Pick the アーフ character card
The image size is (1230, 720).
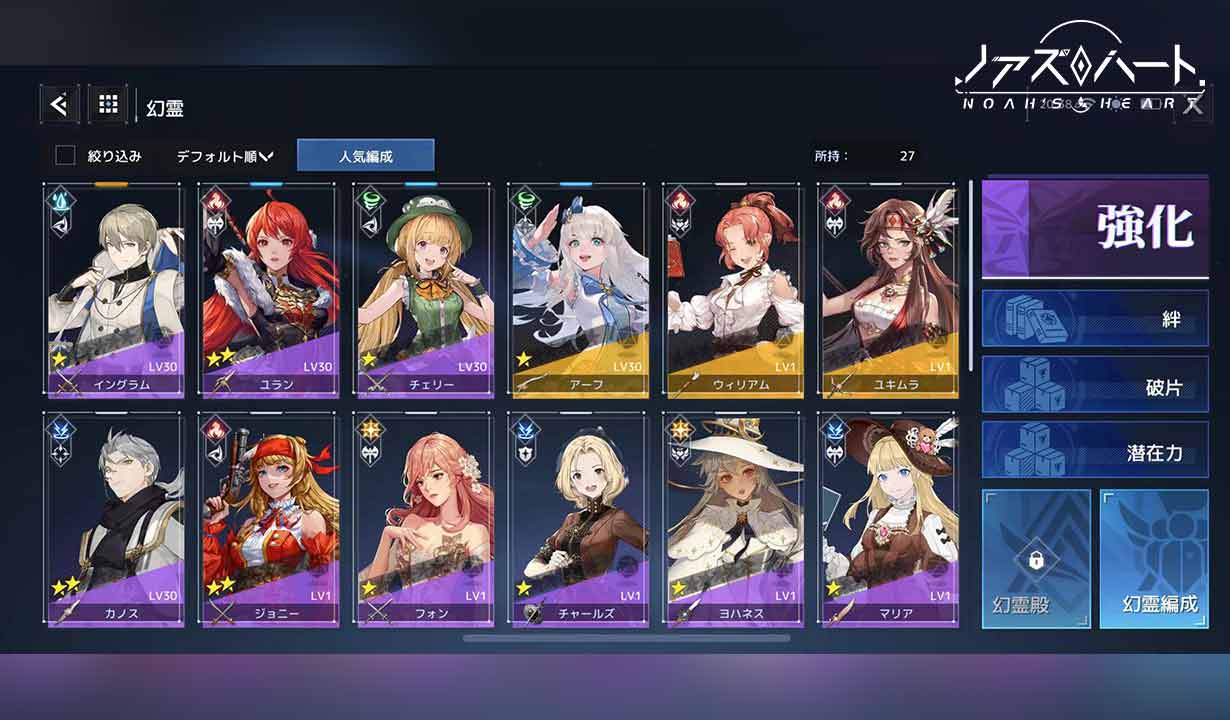coord(578,290)
